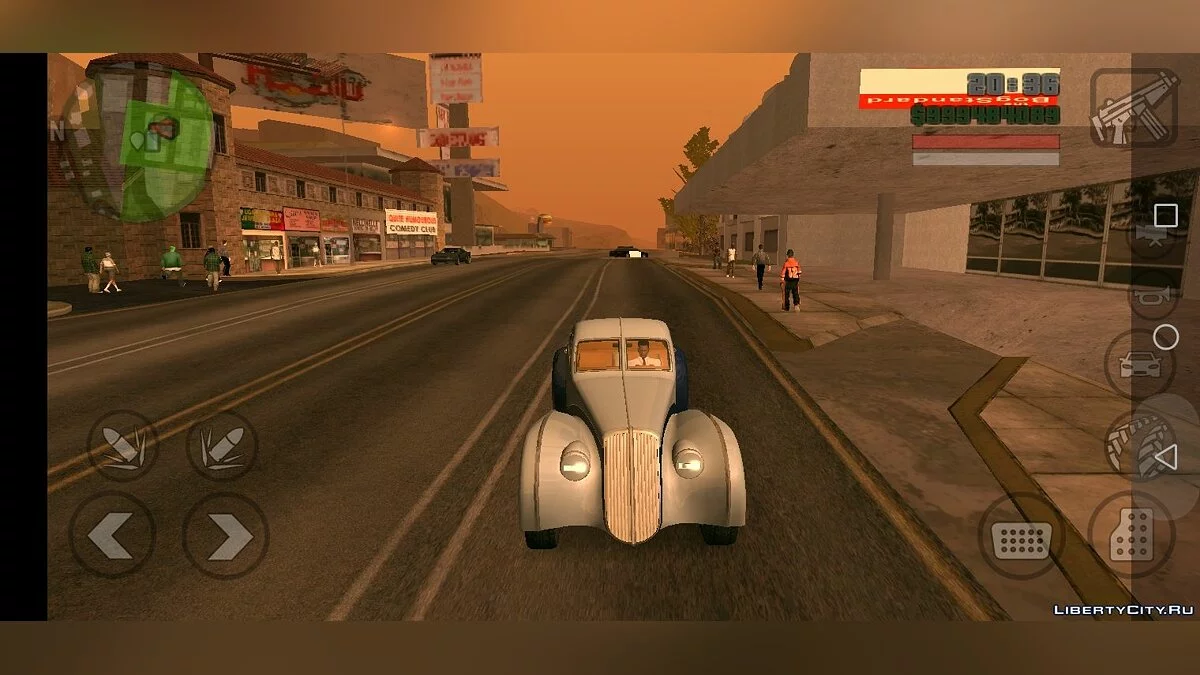
Task: Tap Android's triangle back button
Action: point(1165,459)
